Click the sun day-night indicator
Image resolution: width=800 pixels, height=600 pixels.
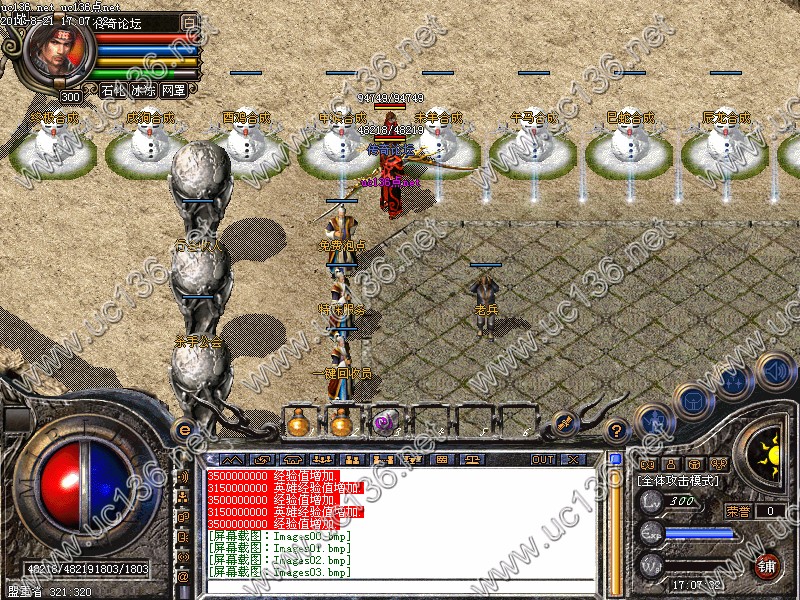click(767, 449)
